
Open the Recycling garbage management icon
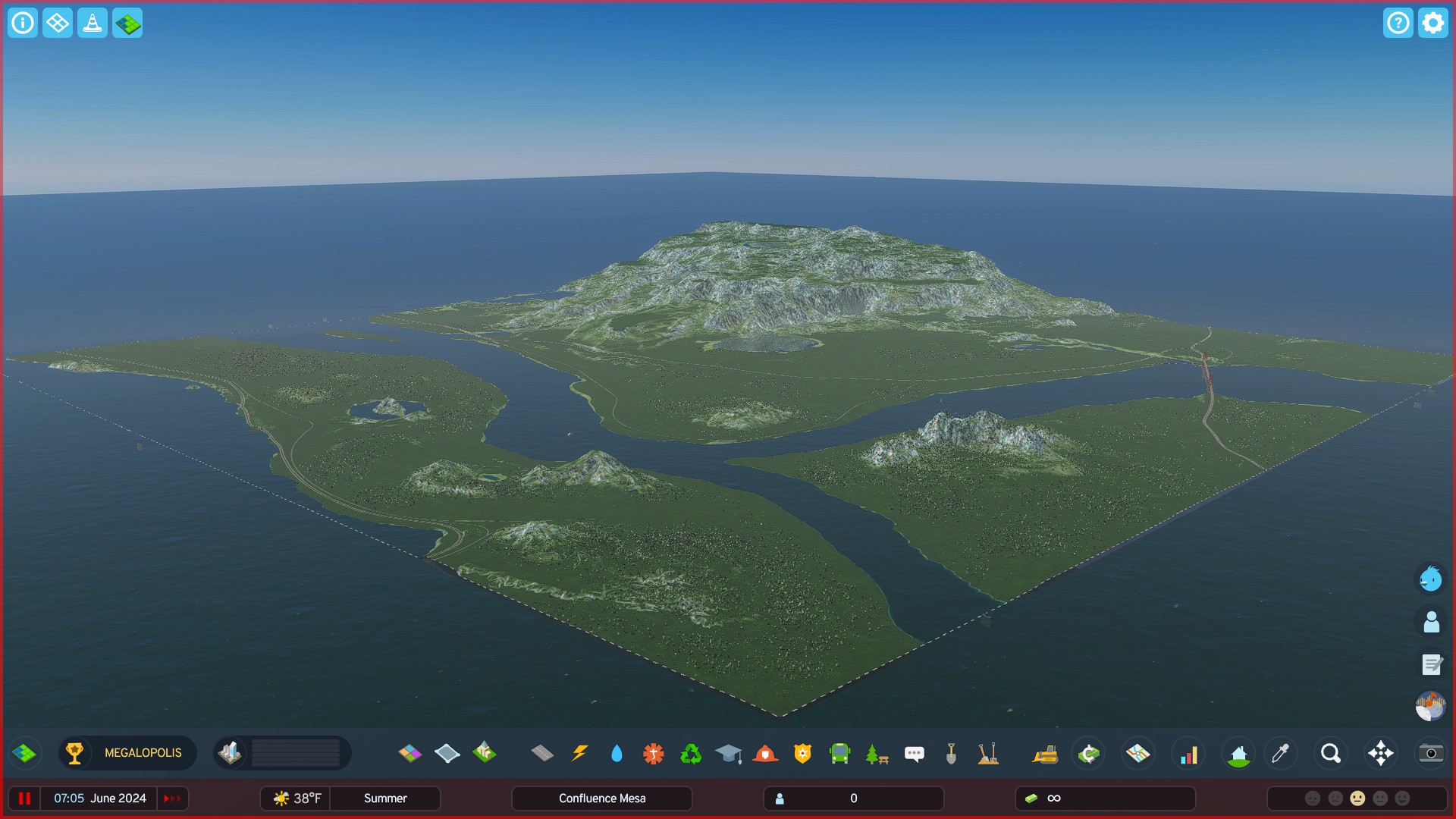(690, 753)
